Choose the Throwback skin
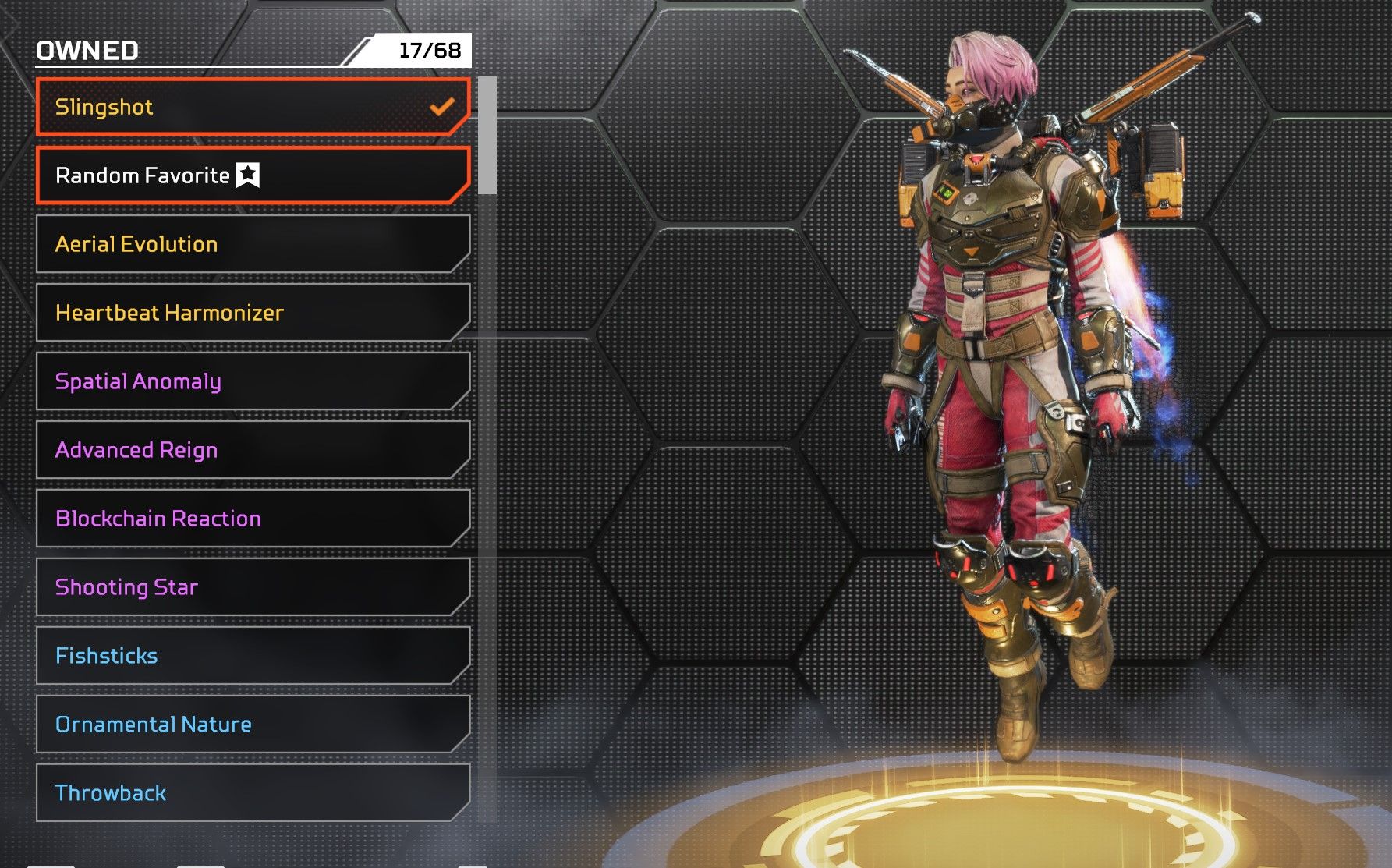This screenshot has width=1392, height=868. tap(253, 793)
